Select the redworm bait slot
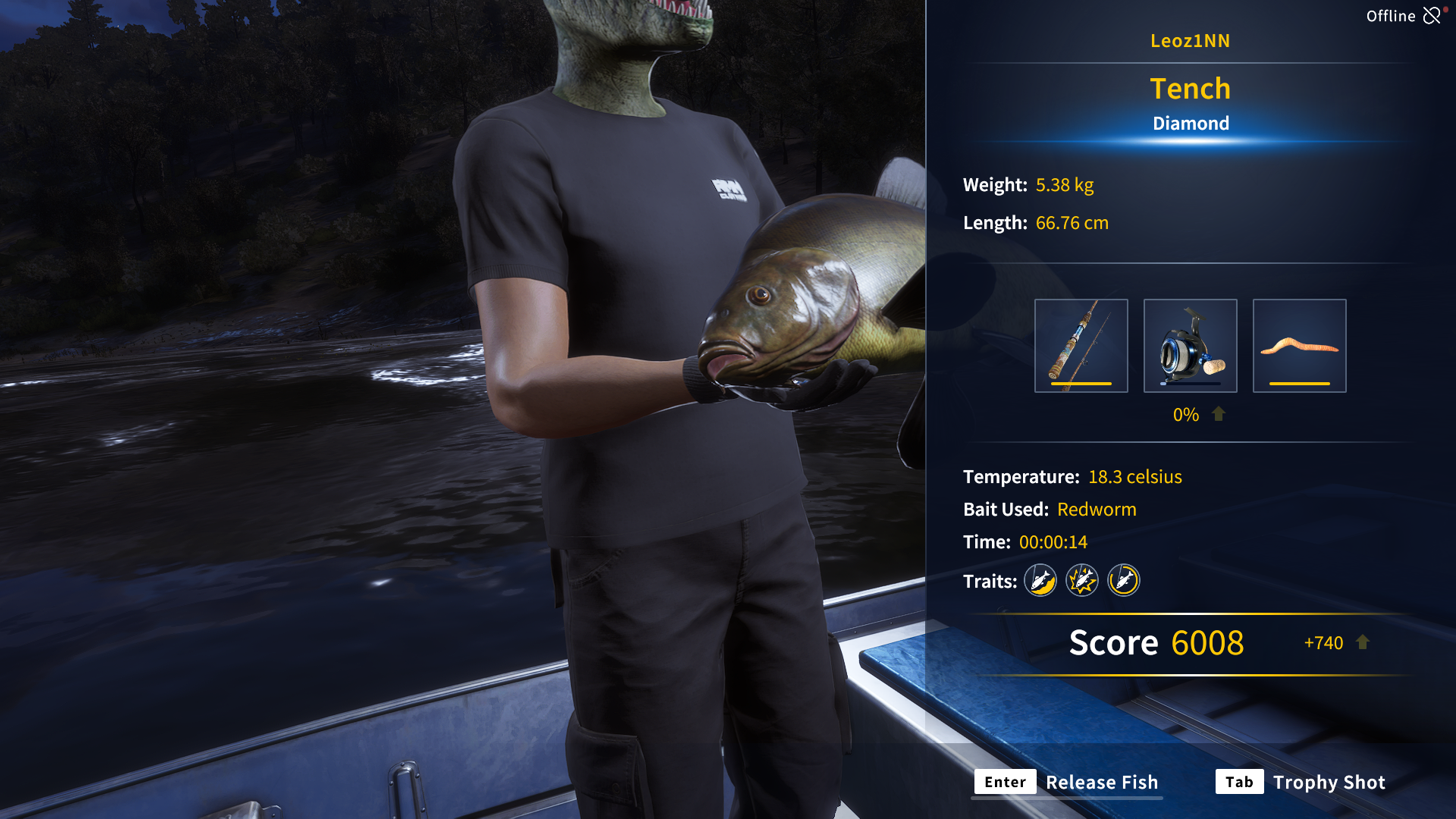 (1299, 346)
